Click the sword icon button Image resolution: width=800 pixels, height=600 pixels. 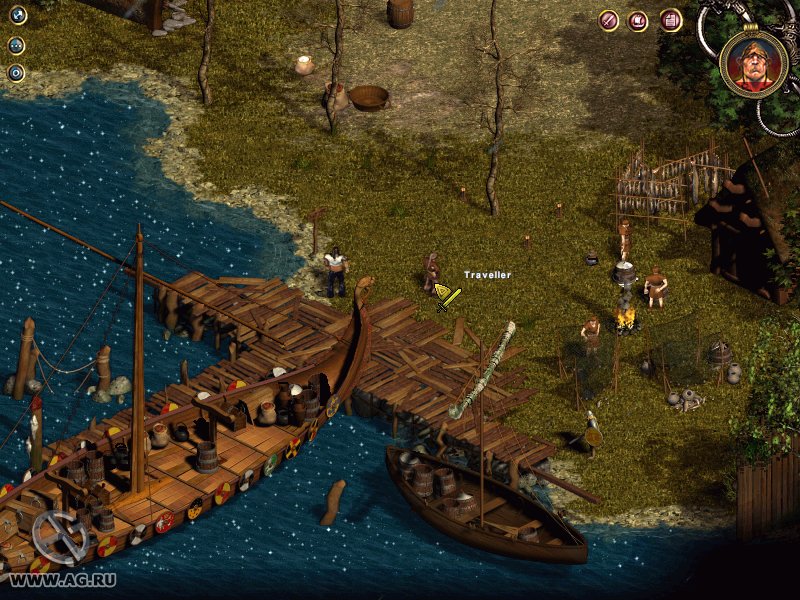pyautogui.click(x=608, y=20)
